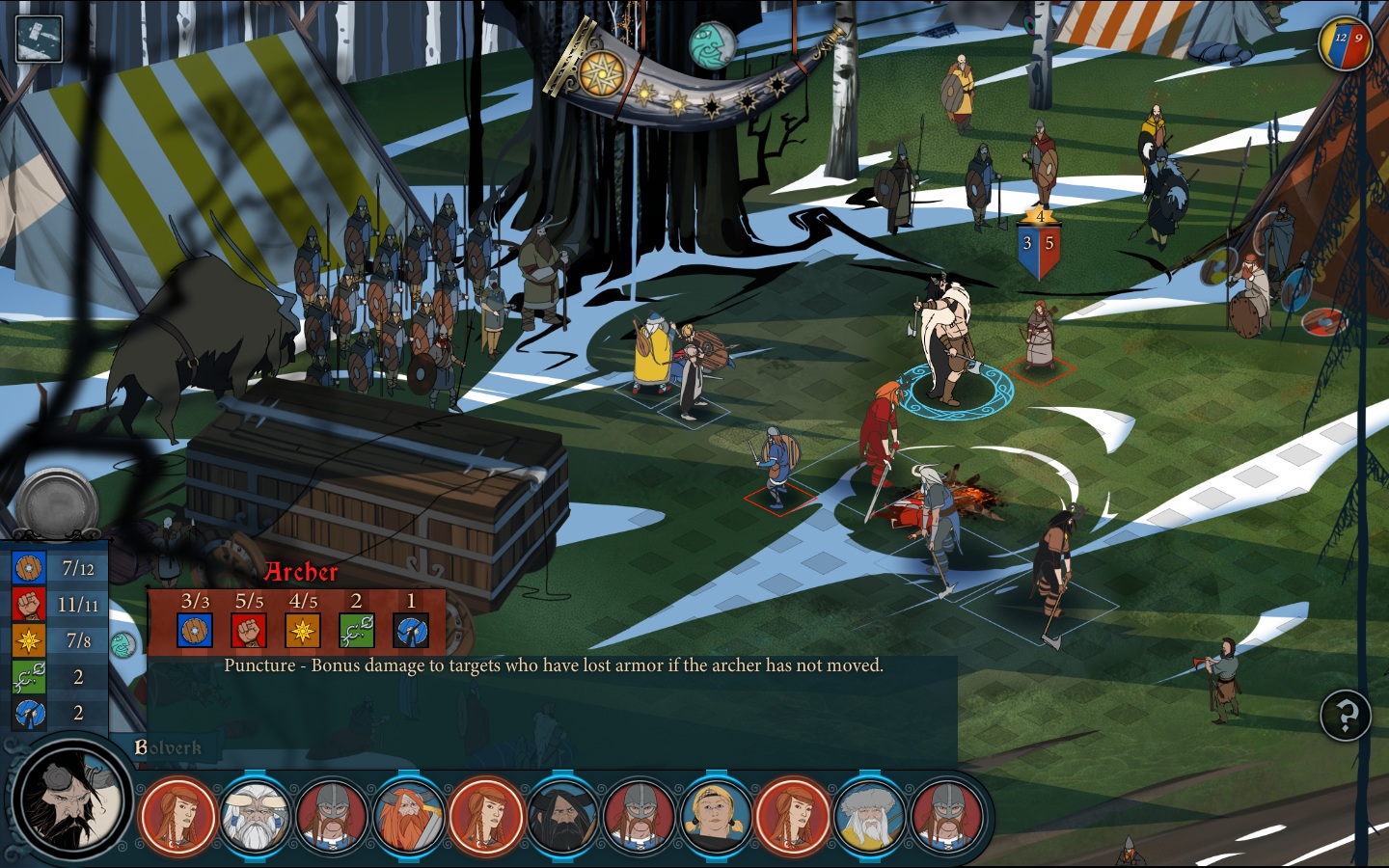The width and height of the screenshot is (1389, 868).
Task: Select the white-bearded horned varl turn portrait
Action: pyautogui.click(x=256, y=816)
